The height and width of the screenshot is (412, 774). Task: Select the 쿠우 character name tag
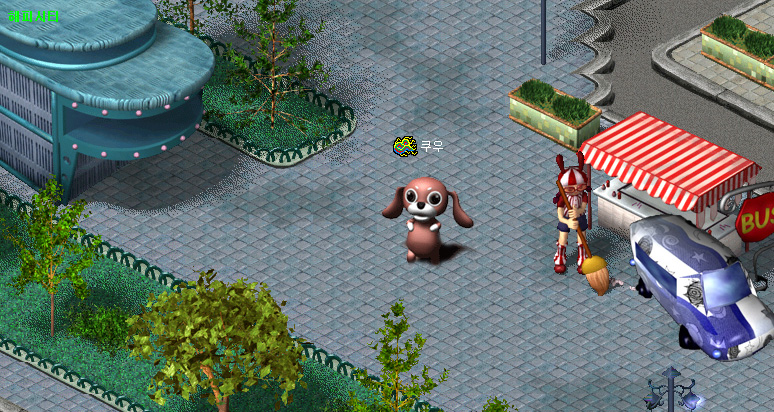click(x=431, y=146)
